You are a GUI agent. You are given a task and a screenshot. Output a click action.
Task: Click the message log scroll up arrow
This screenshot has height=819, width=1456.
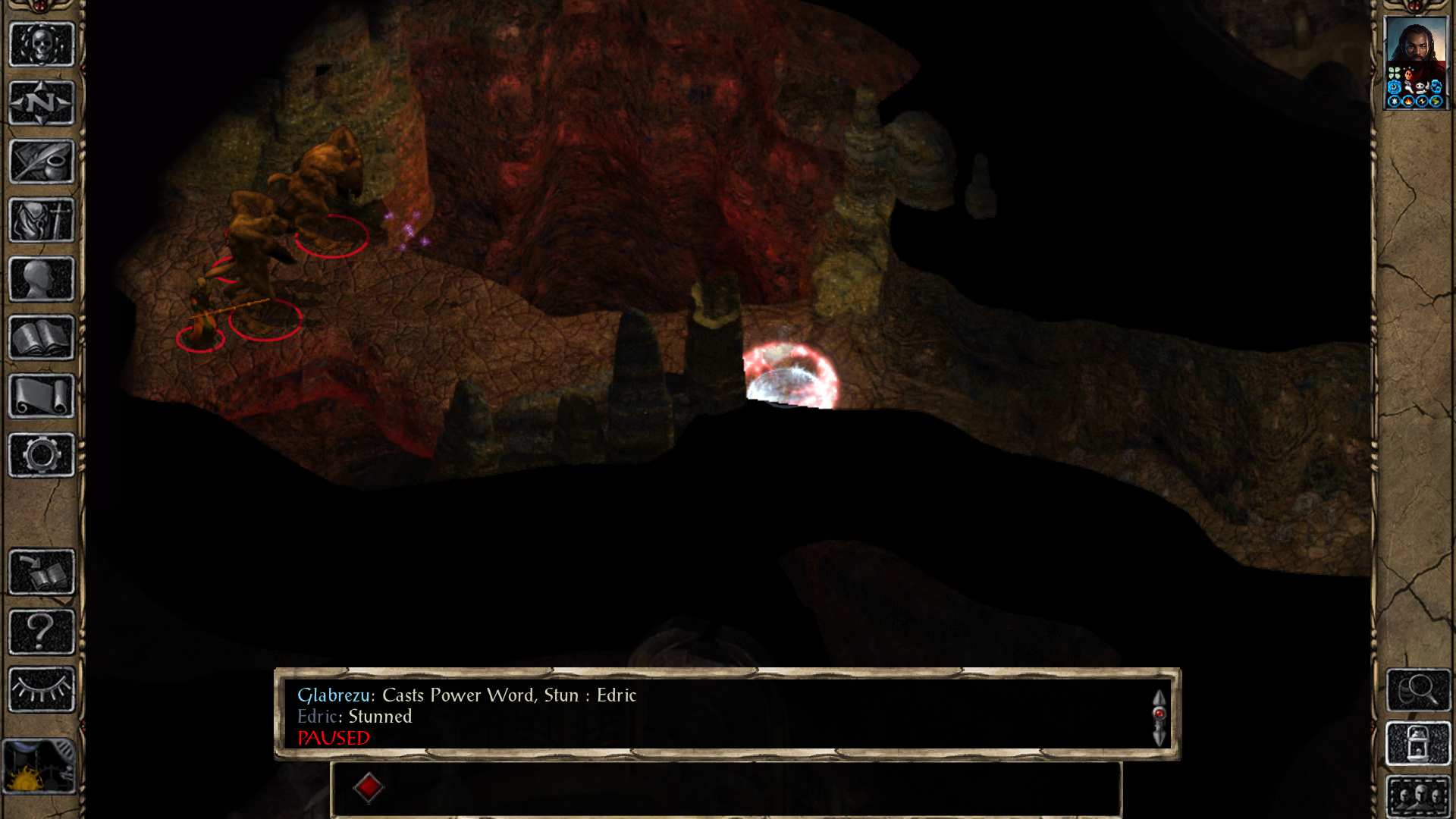pyautogui.click(x=1159, y=698)
